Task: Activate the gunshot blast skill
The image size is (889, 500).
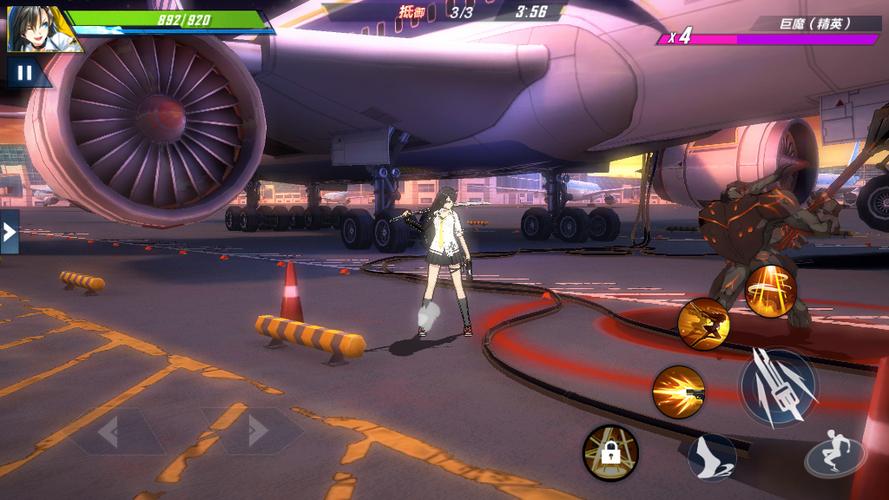Action: coord(678,390)
